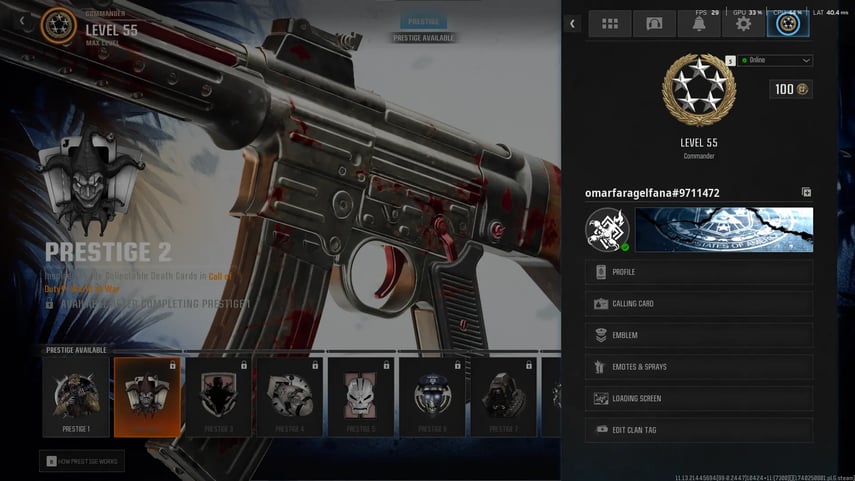The height and width of the screenshot is (481, 855).
Task: Expand the Online status dropdown
Action: 775,60
